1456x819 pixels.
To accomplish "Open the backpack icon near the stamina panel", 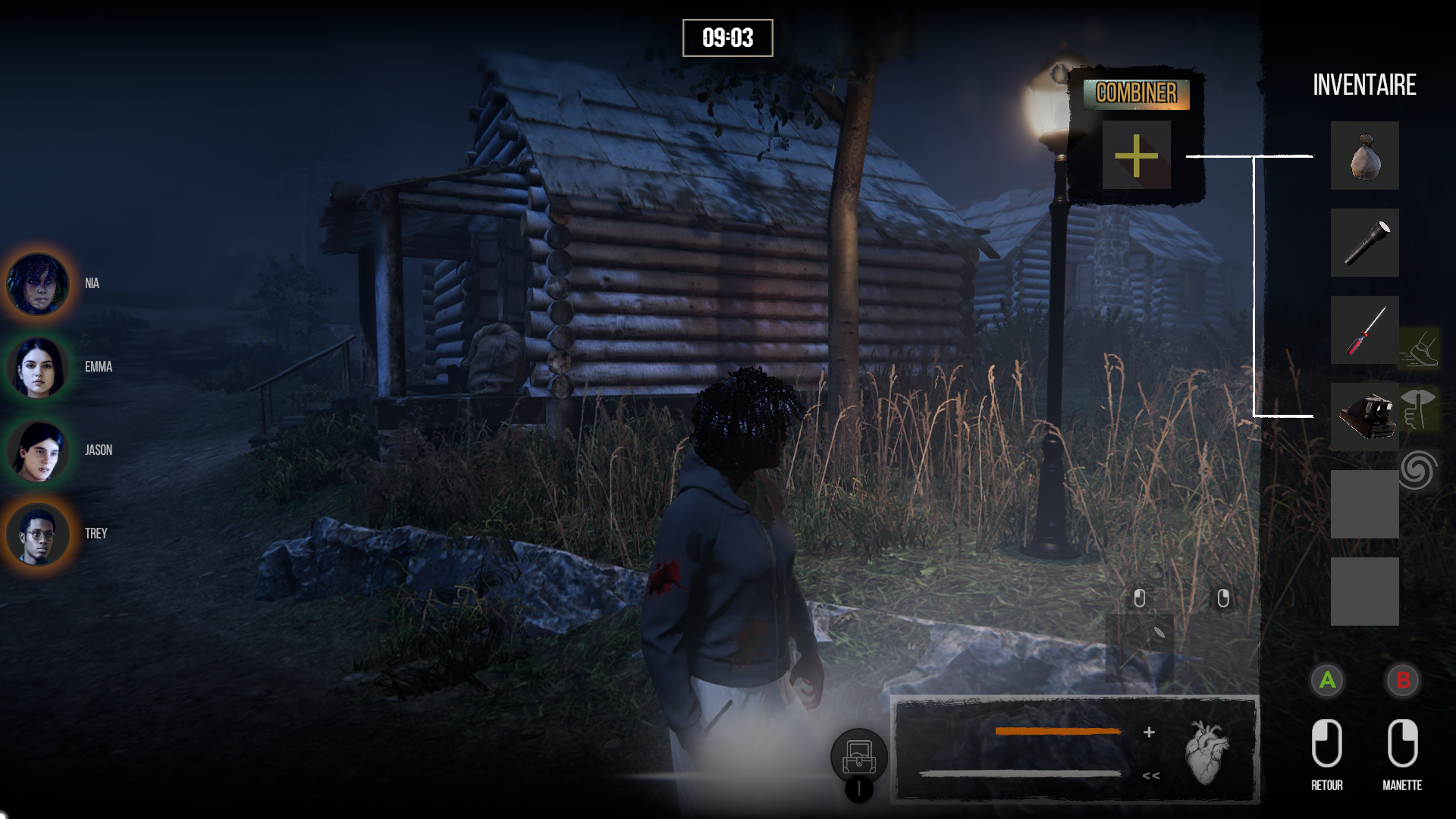I will coord(859,756).
